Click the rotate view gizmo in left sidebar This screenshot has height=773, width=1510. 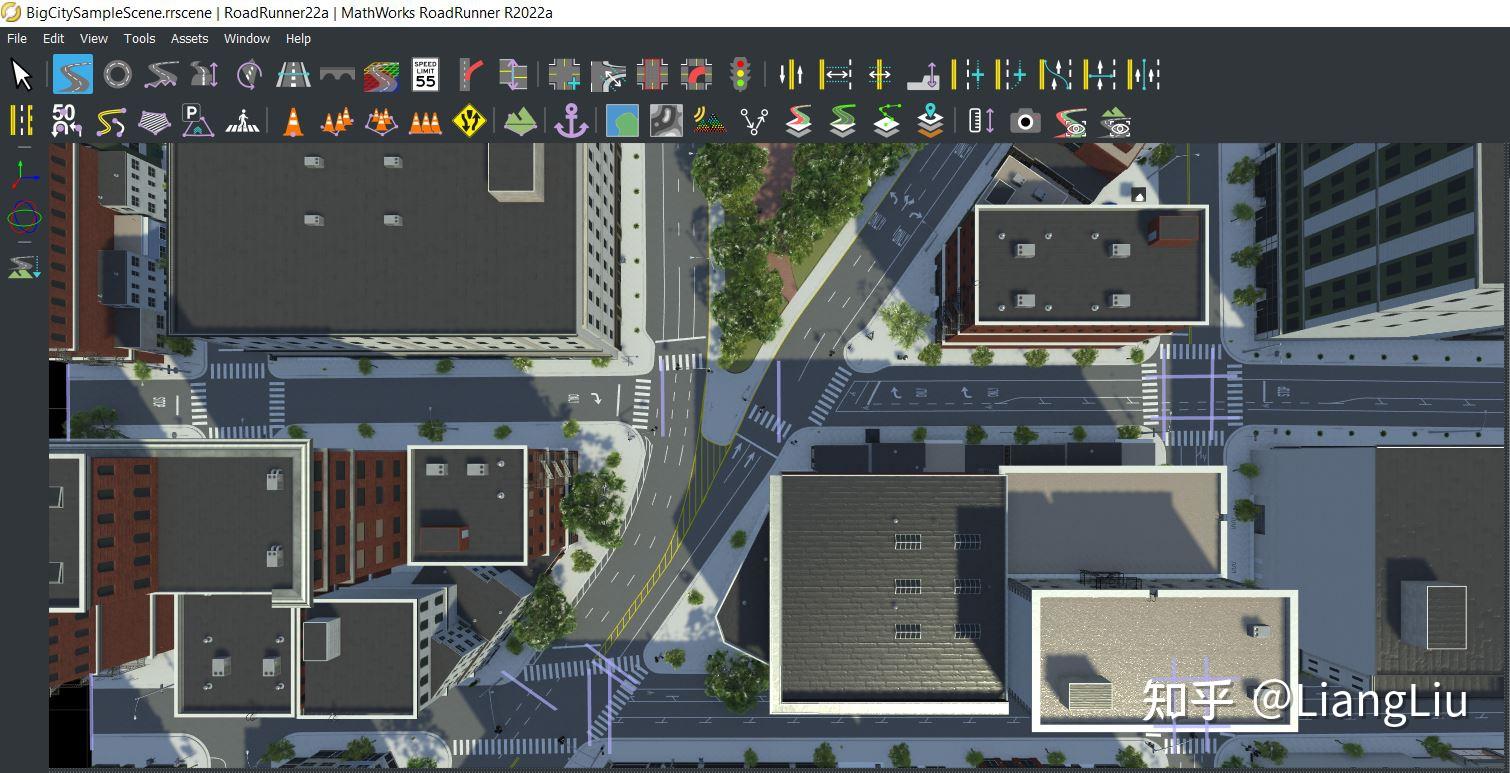click(x=23, y=218)
